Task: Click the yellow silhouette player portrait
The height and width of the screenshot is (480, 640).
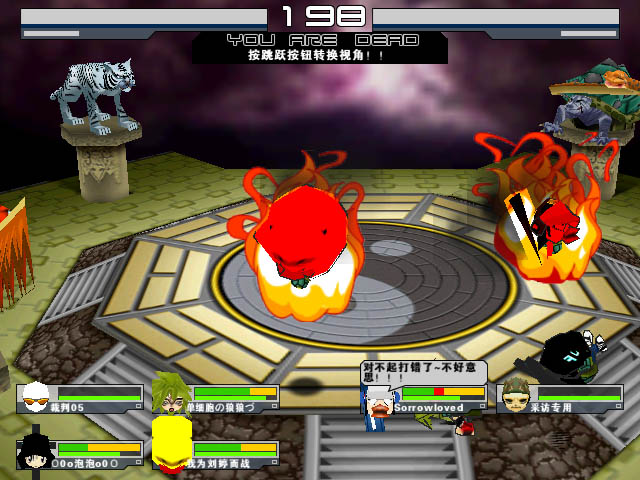Action: [x=171, y=443]
